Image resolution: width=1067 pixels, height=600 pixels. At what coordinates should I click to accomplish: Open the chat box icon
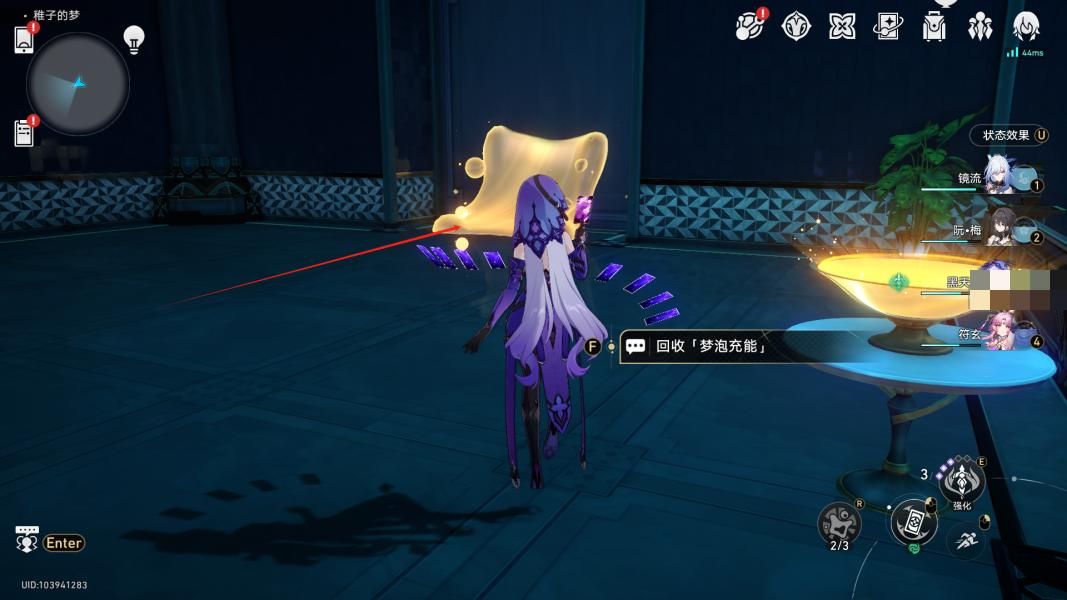click(27, 539)
